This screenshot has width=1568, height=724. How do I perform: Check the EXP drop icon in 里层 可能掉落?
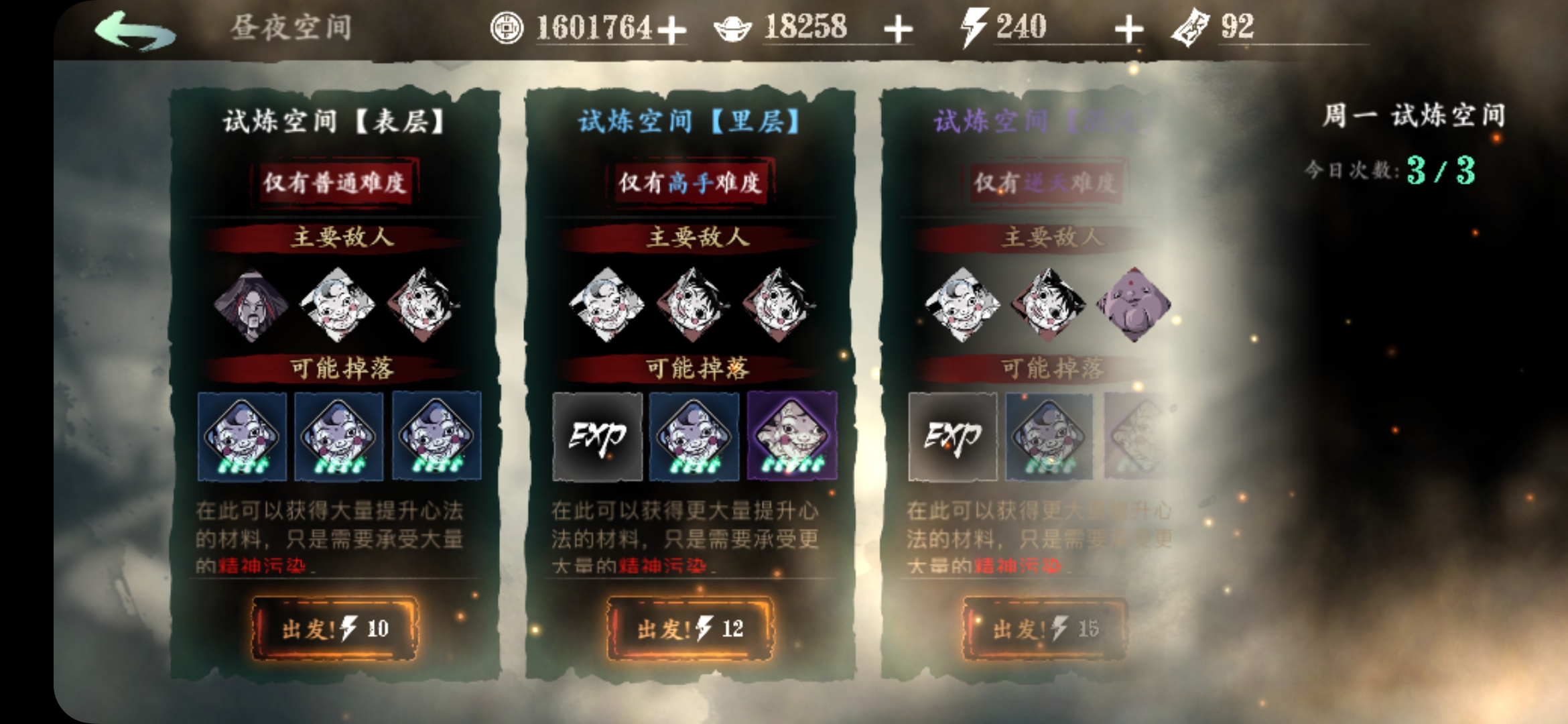point(596,437)
